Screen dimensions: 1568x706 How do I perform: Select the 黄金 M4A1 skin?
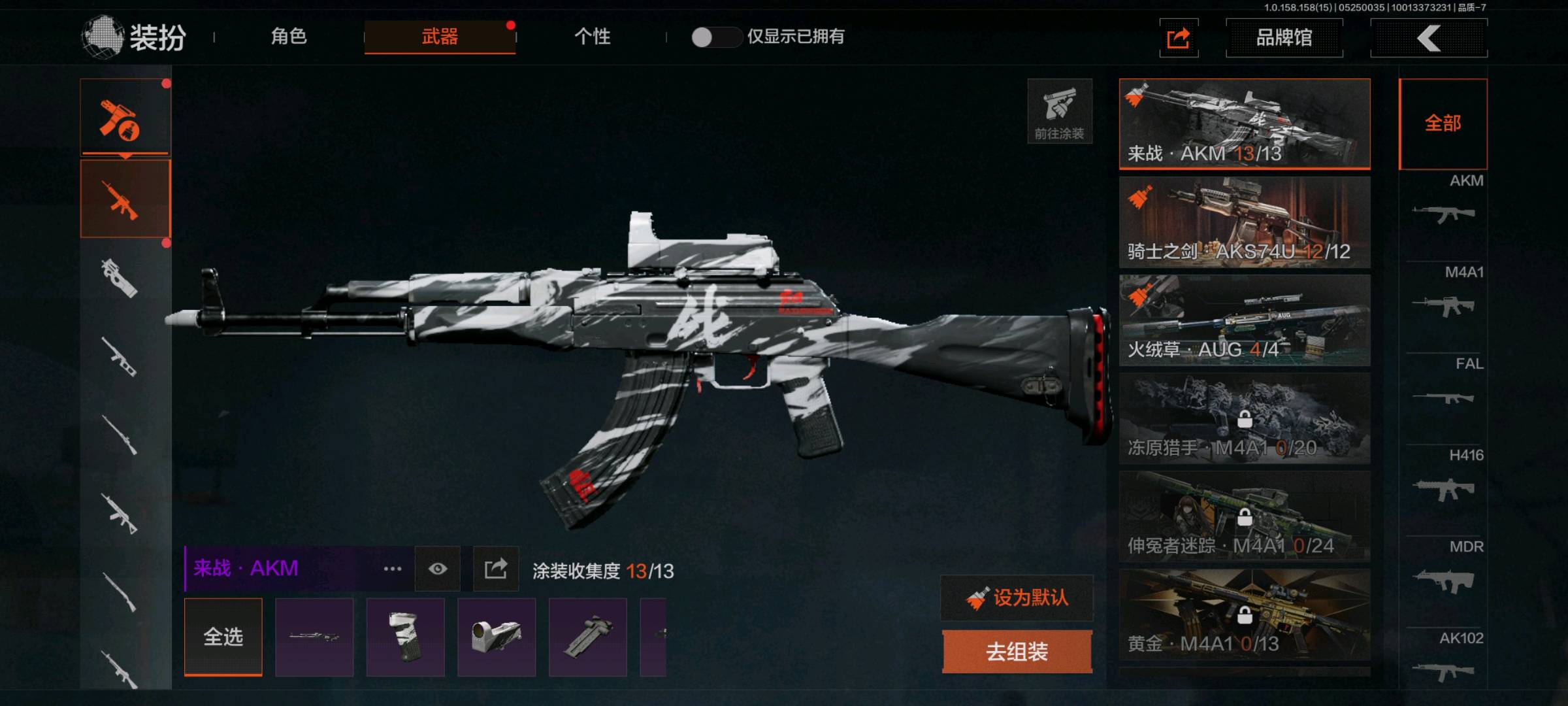pos(1245,614)
